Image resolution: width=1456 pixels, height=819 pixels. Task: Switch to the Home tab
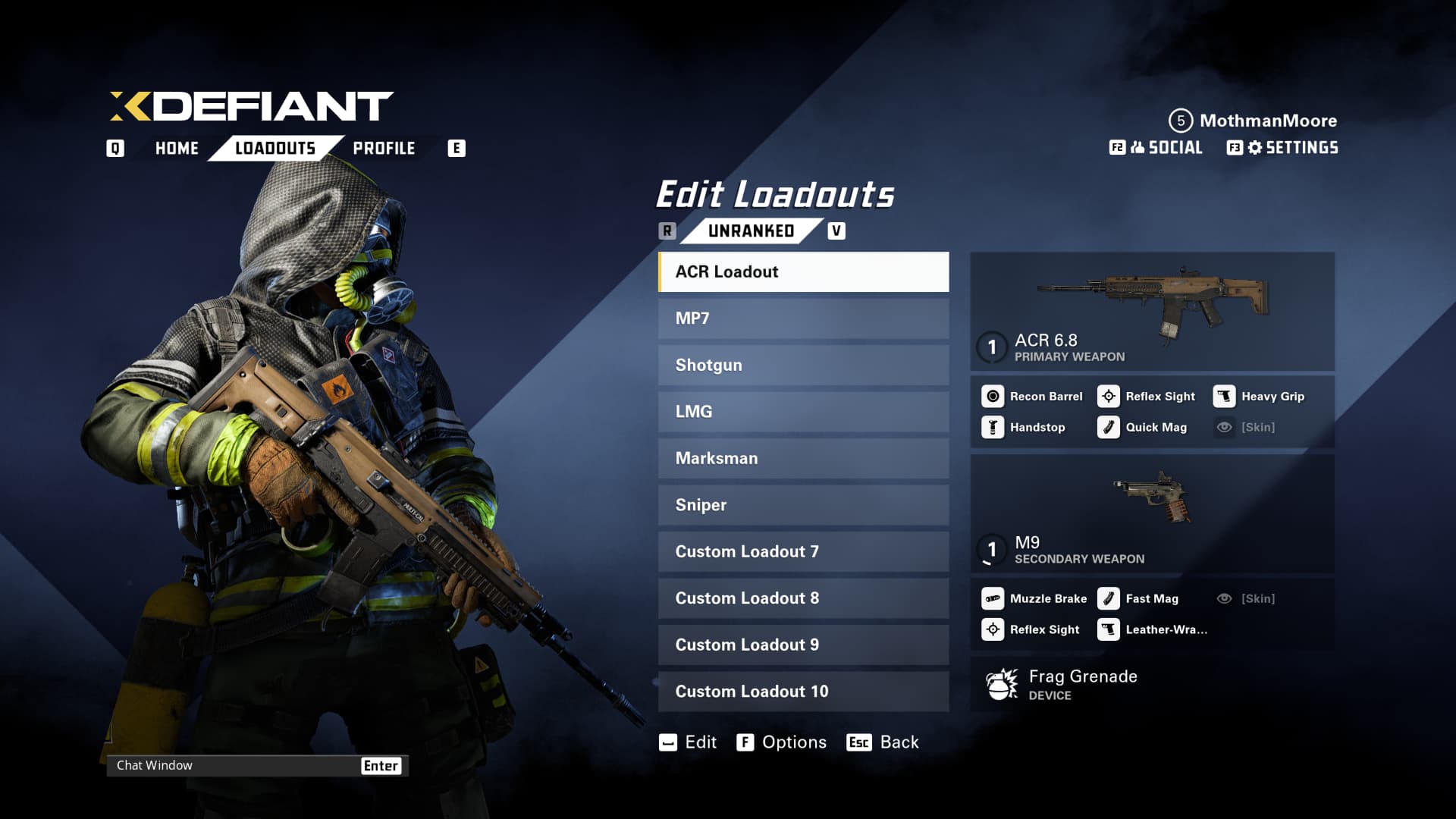(177, 148)
